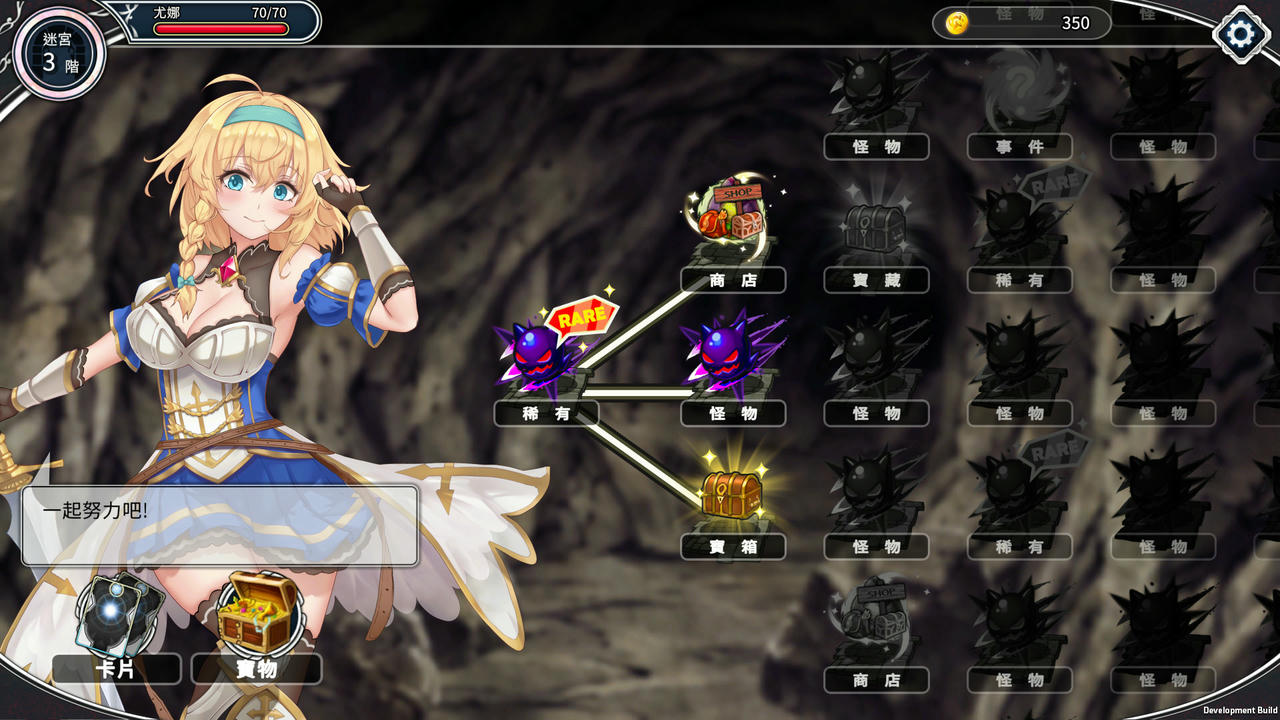The height and width of the screenshot is (720, 1280).
Task: Click the gold coin icon next to 350
Action: [x=957, y=24]
